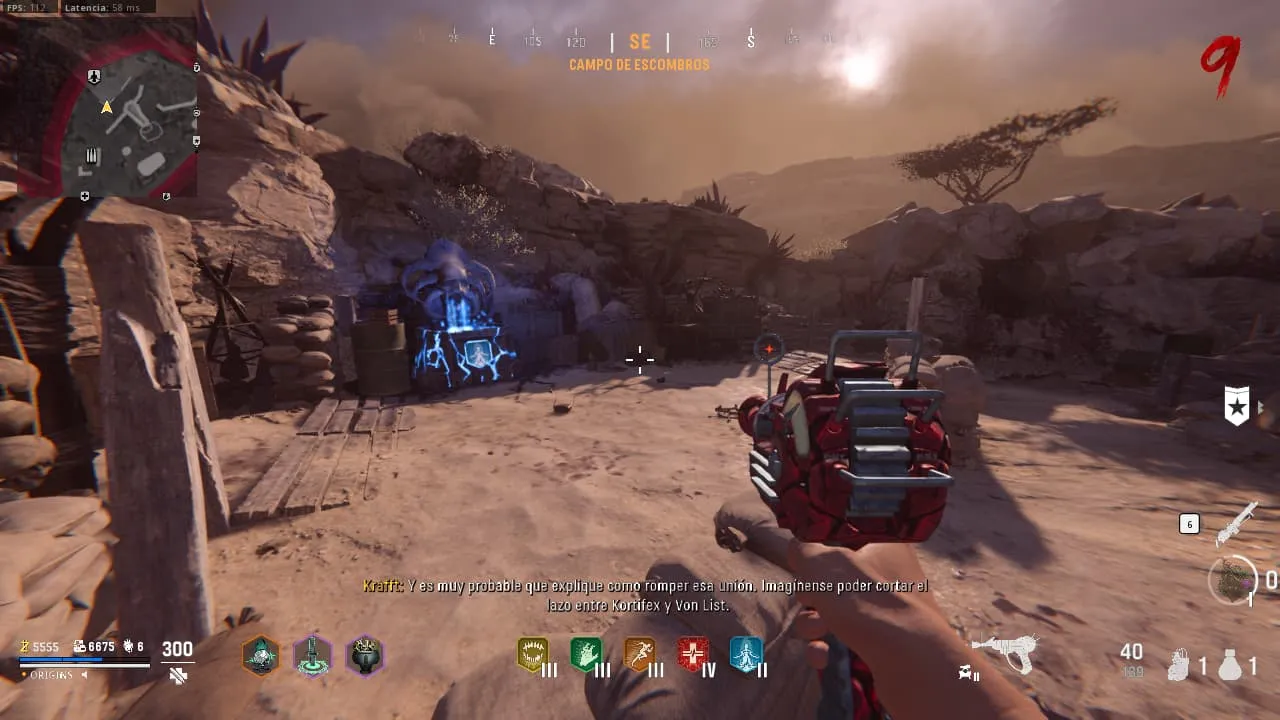Click the green perk icon
This screenshot has width=1280, height=720.
586,654
